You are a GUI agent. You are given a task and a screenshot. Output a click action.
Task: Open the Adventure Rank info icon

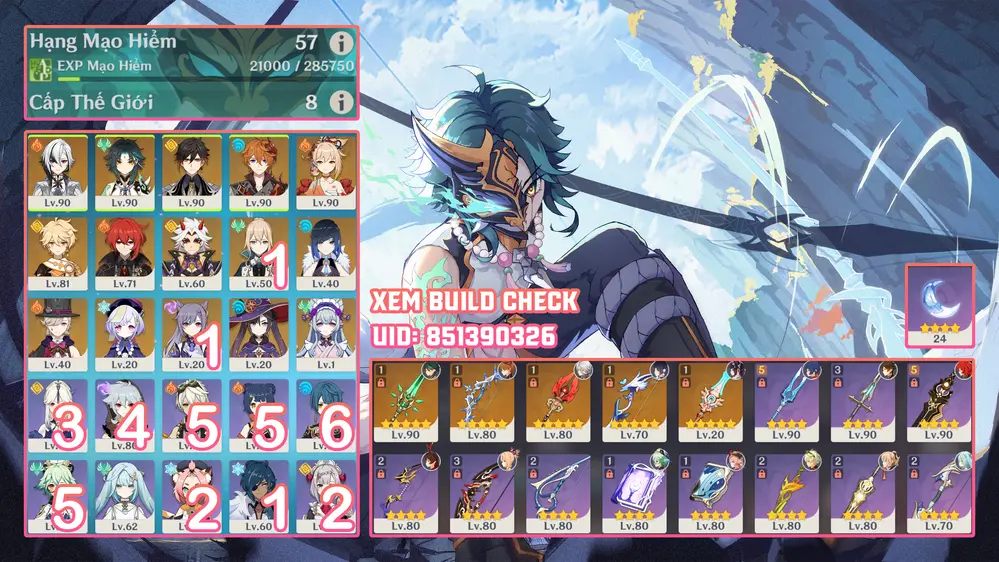click(x=342, y=43)
